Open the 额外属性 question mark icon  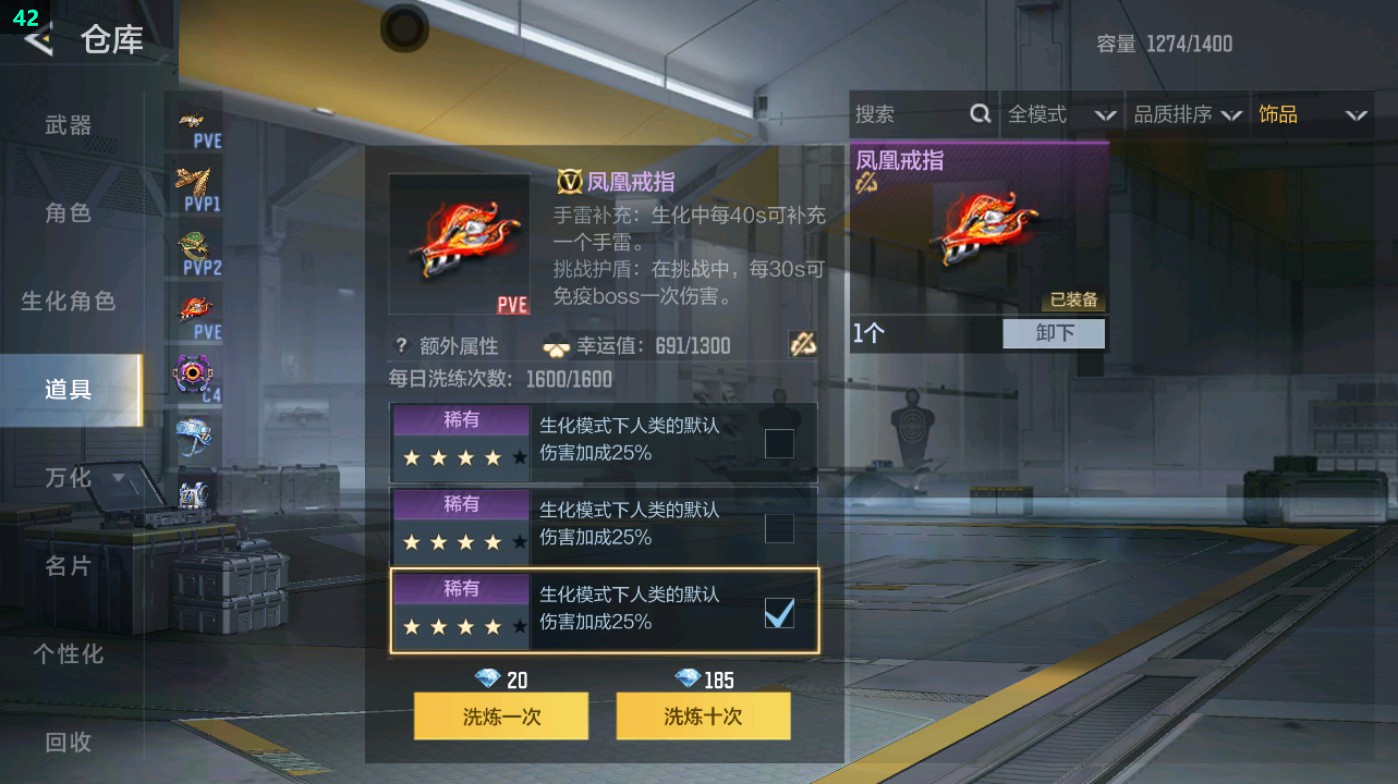pos(399,346)
